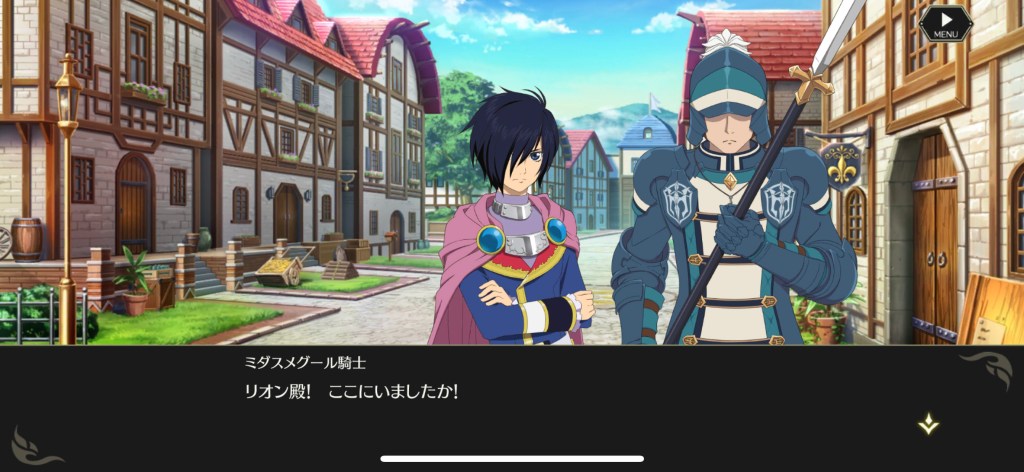This screenshot has height=472, width=1024.
Task: Advance dialogue with the gold arrow indicator
Action: (929, 424)
